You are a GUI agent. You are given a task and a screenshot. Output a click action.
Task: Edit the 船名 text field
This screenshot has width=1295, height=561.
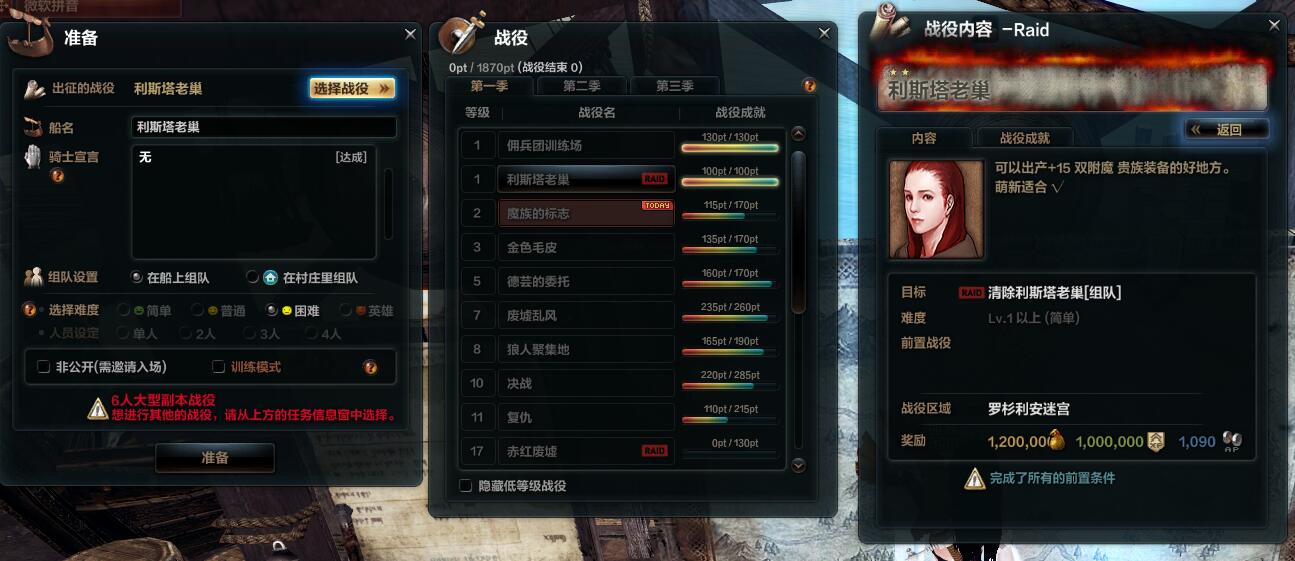264,127
